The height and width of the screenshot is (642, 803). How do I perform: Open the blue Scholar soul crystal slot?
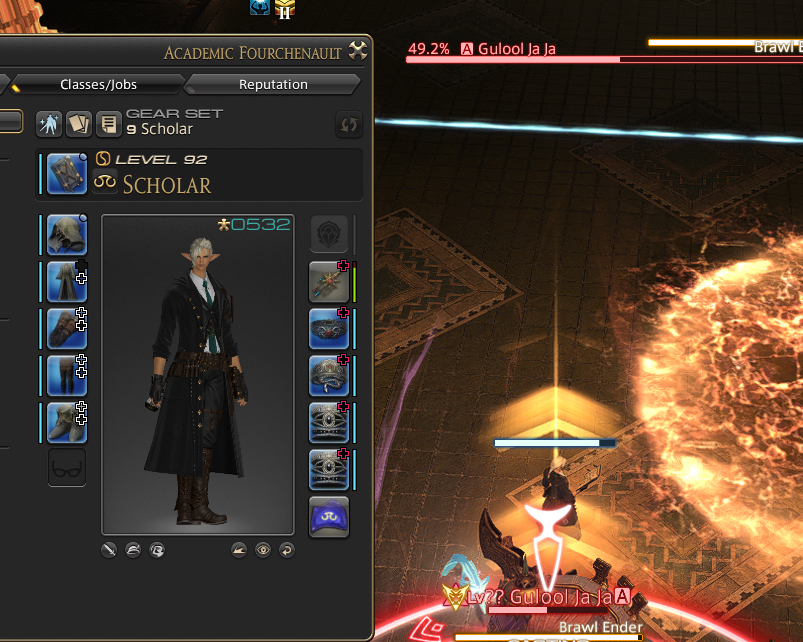(x=329, y=517)
